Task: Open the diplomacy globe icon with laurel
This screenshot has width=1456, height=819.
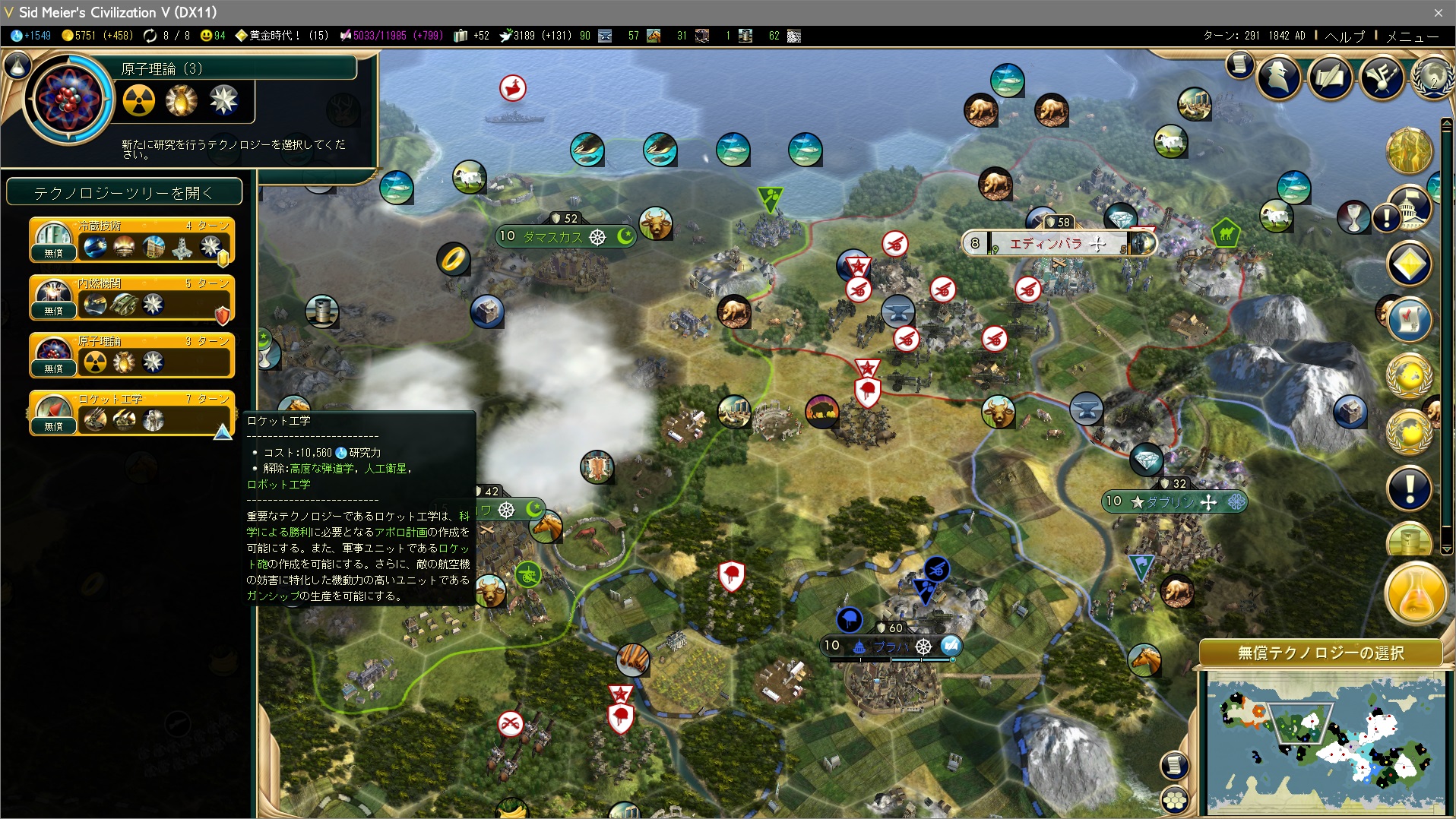Action: point(1433,76)
